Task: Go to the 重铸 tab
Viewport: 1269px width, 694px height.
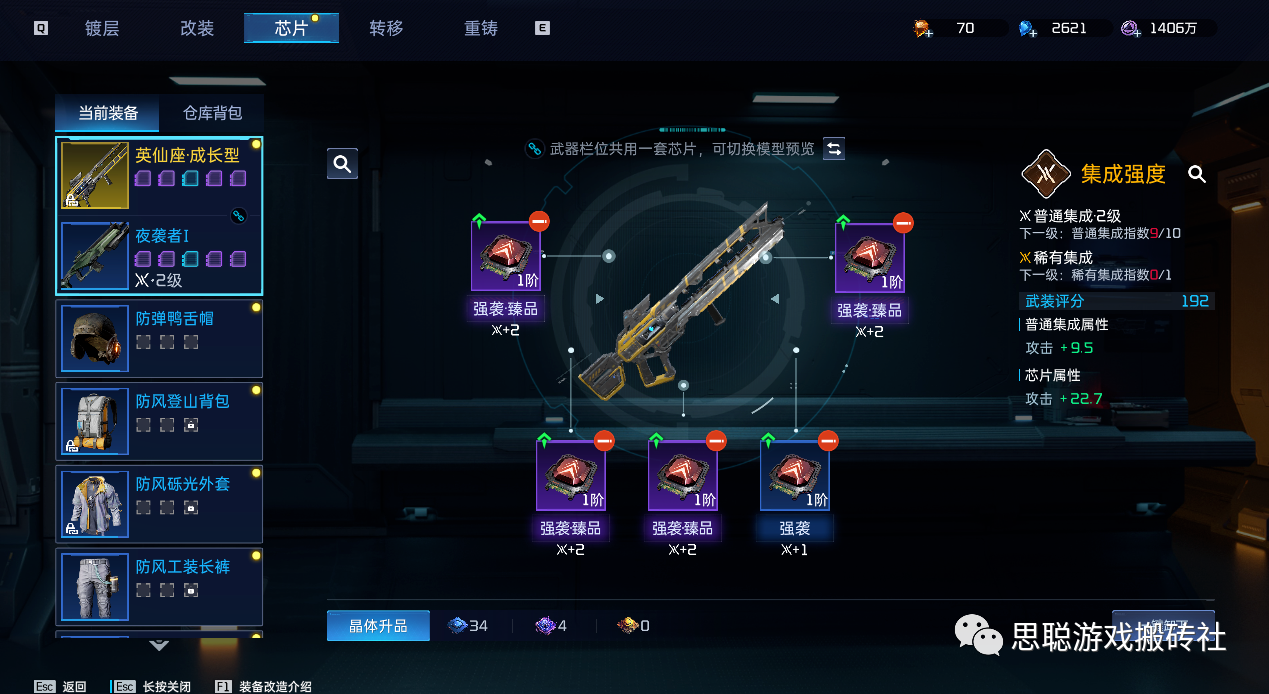Action: click(481, 28)
